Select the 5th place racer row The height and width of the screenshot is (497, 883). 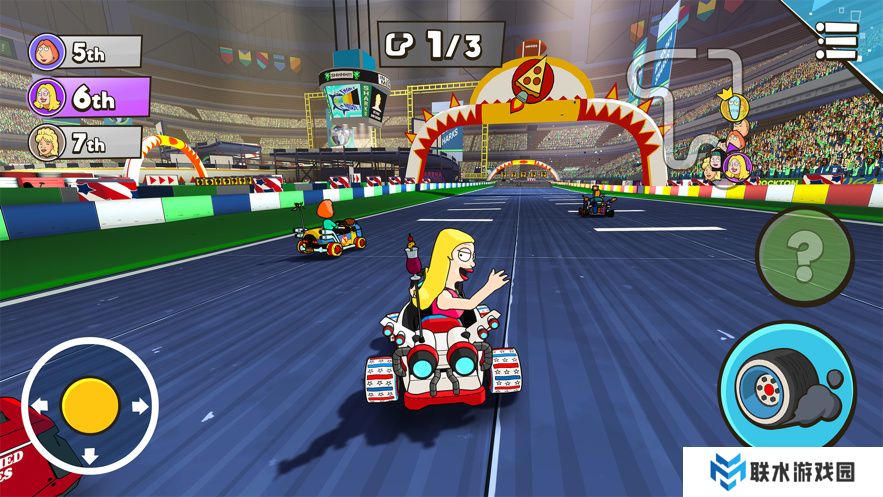pyautogui.click(x=85, y=51)
